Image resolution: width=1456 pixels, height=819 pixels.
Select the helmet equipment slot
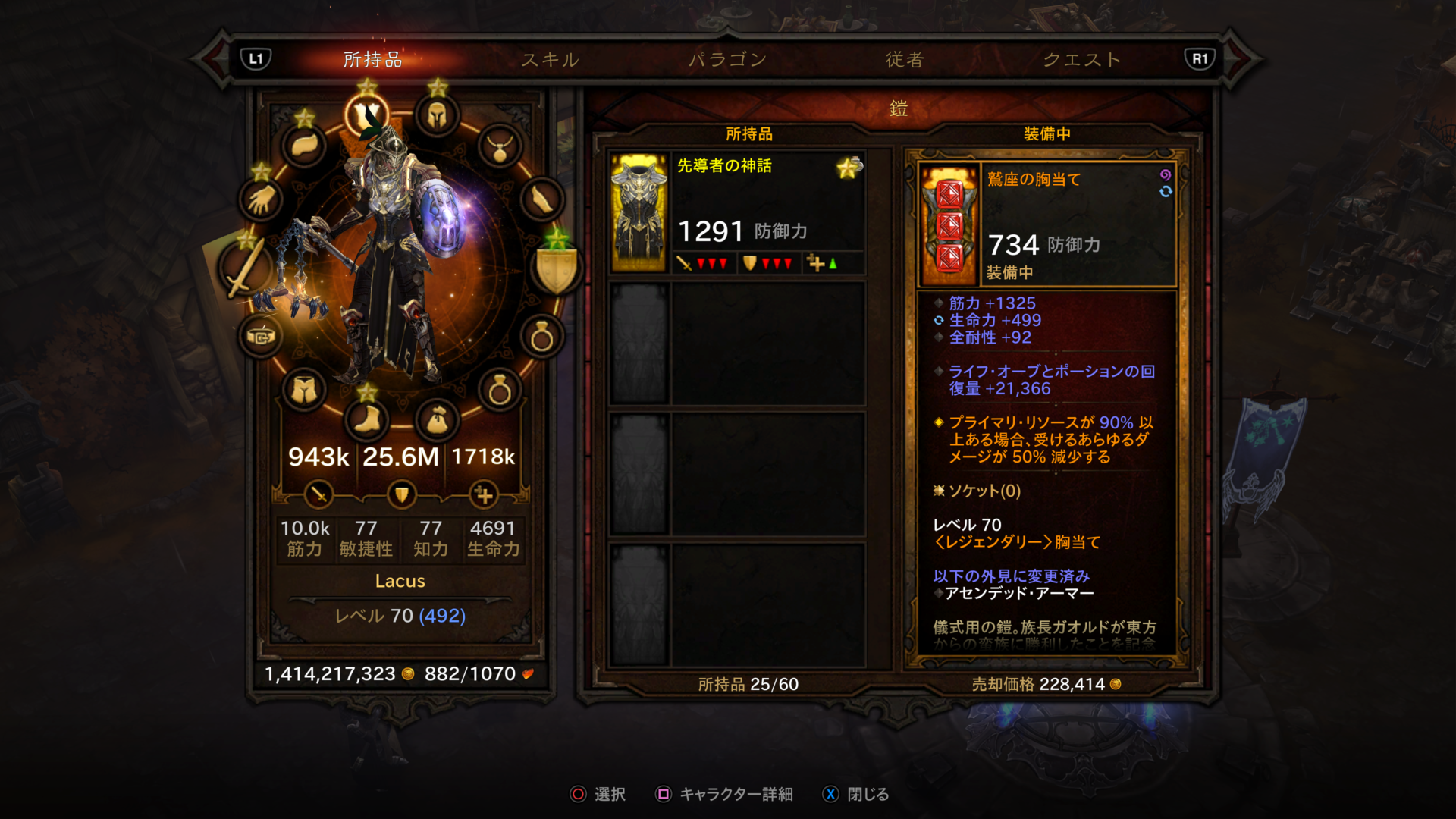click(437, 116)
